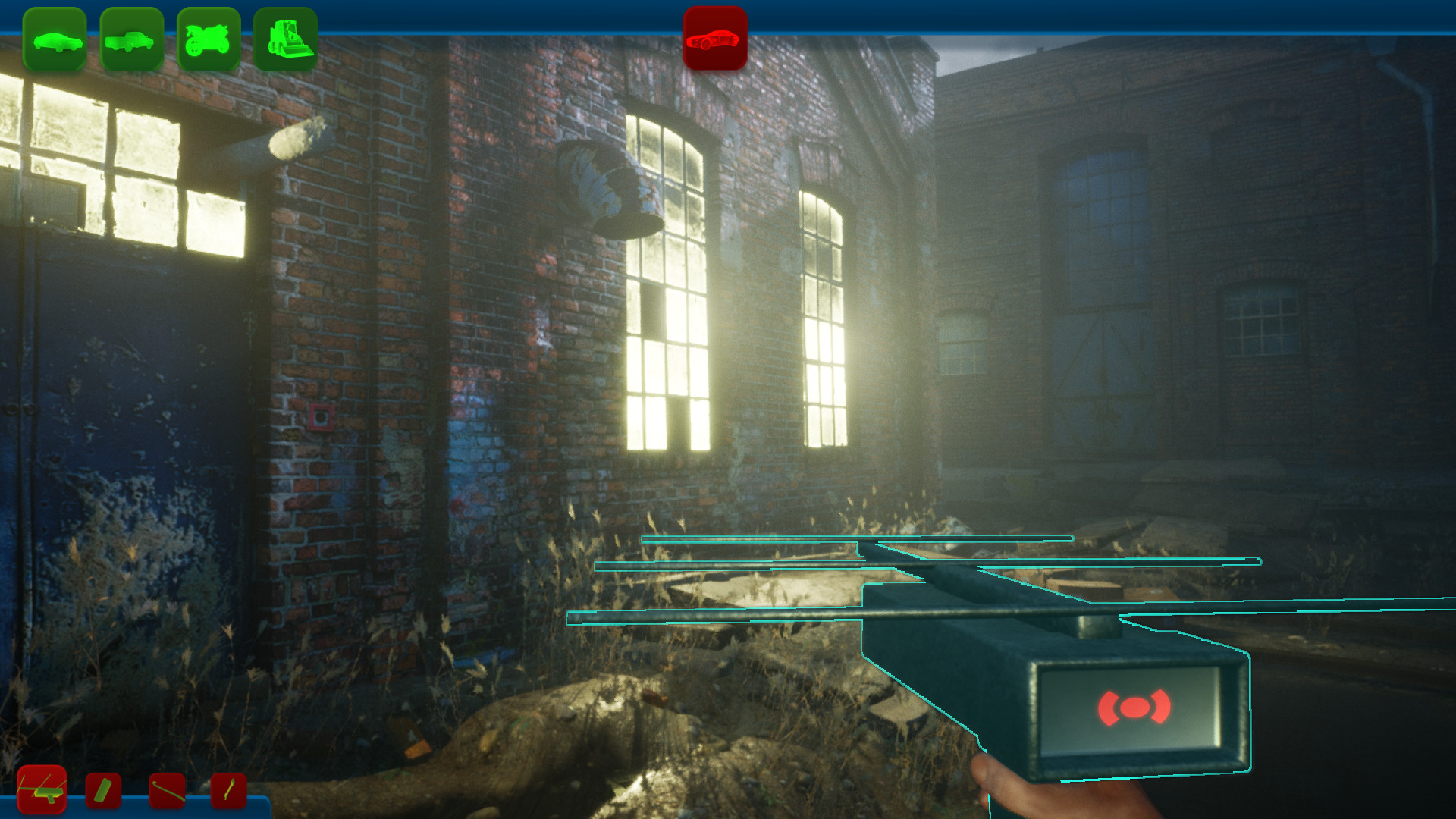Enable the sports car category
This screenshot has width=1456, height=819.
pyautogui.click(x=716, y=41)
